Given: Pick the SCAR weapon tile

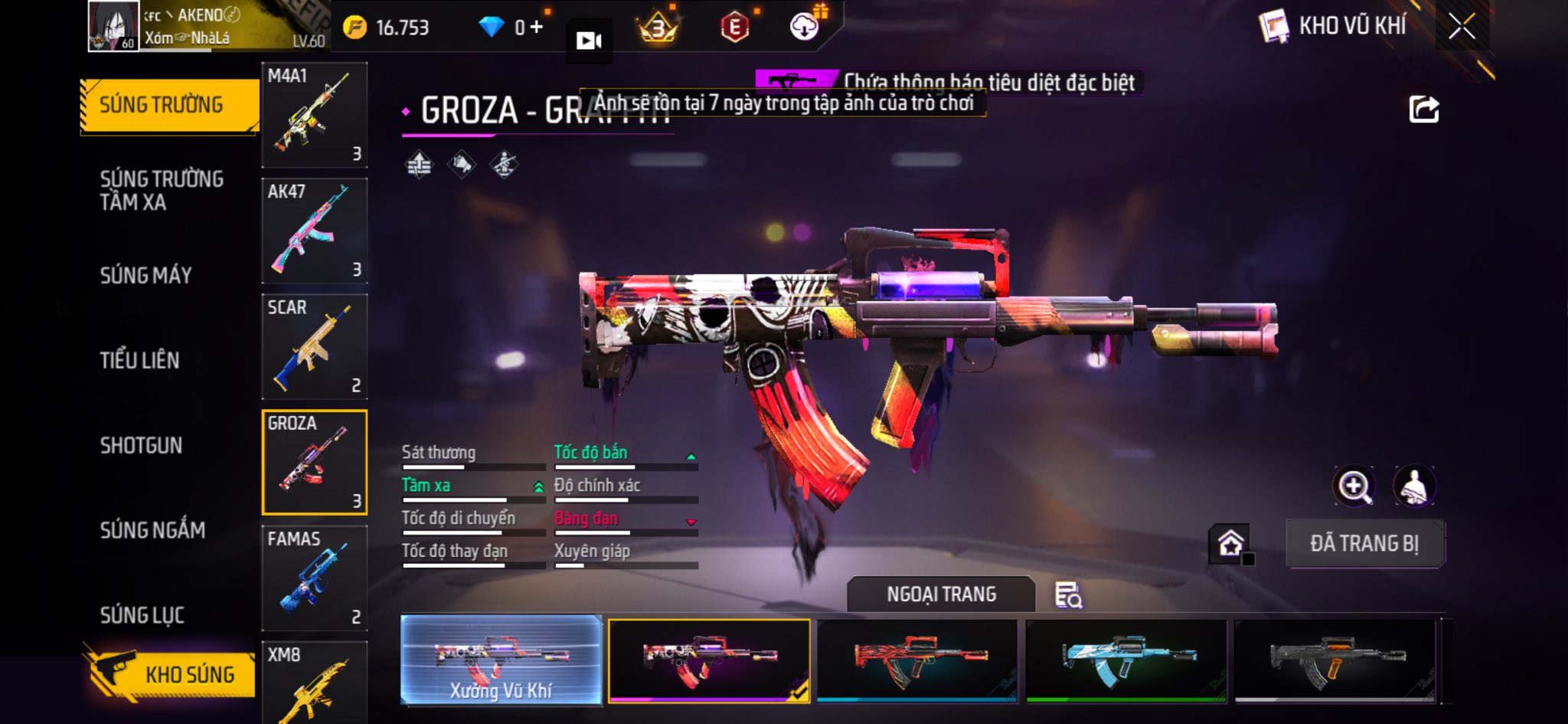Looking at the screenshot, I should coord(314,346).
